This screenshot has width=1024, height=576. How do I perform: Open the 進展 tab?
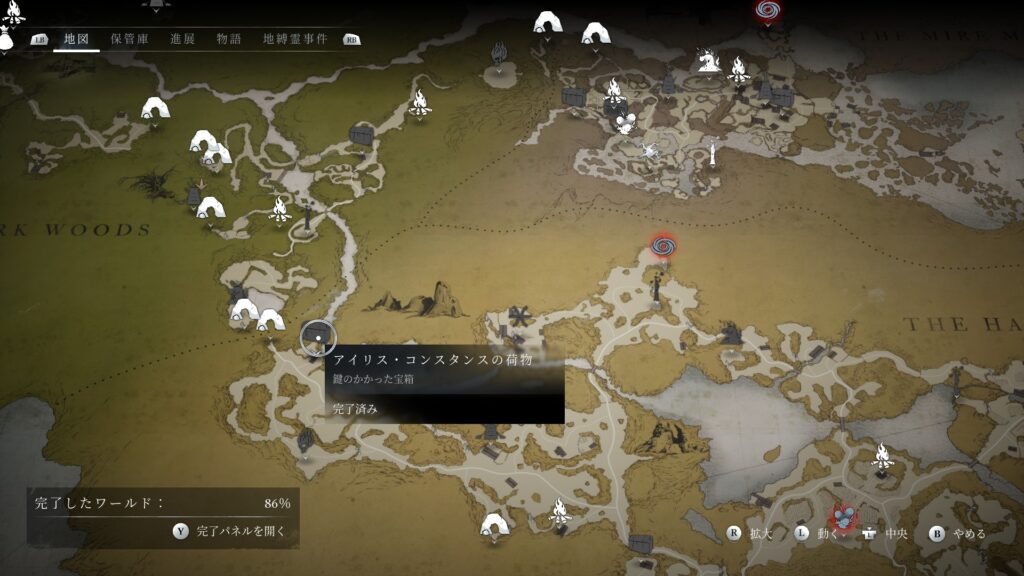click(183, 39)
